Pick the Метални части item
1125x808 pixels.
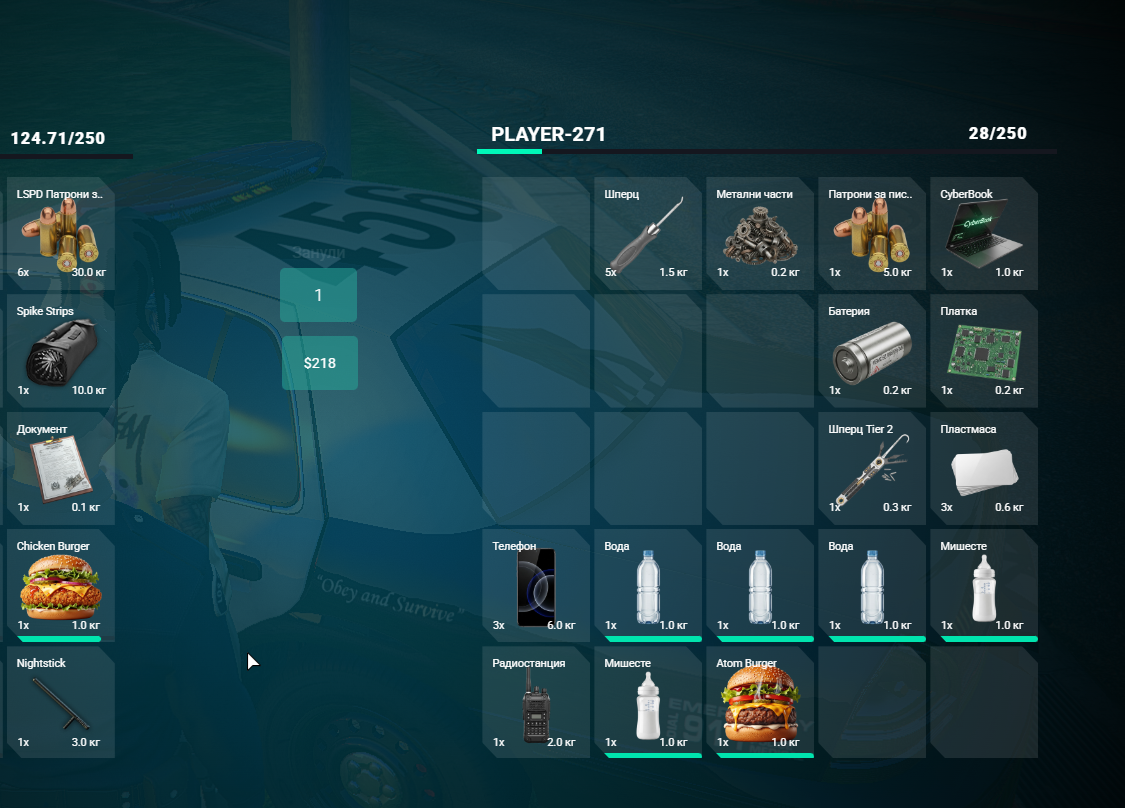coord(759,234)
